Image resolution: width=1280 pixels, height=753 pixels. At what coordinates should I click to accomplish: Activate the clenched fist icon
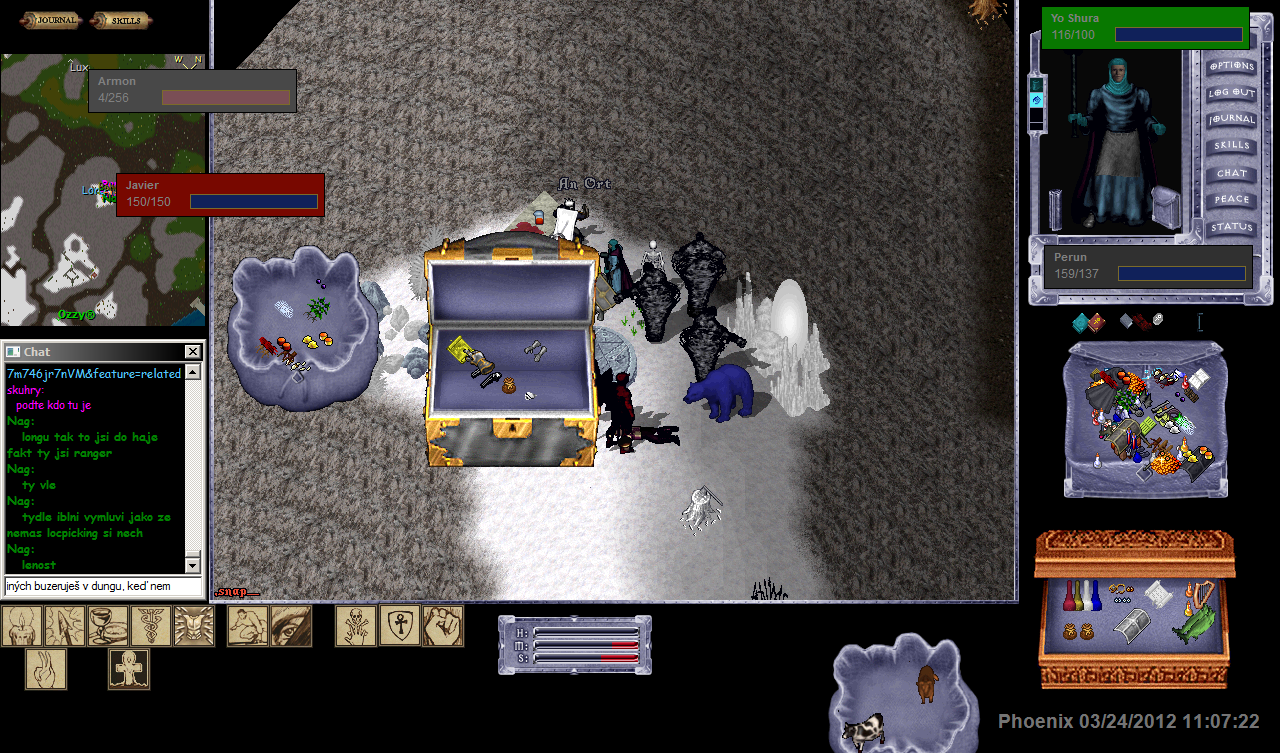[x=442, y=626]
